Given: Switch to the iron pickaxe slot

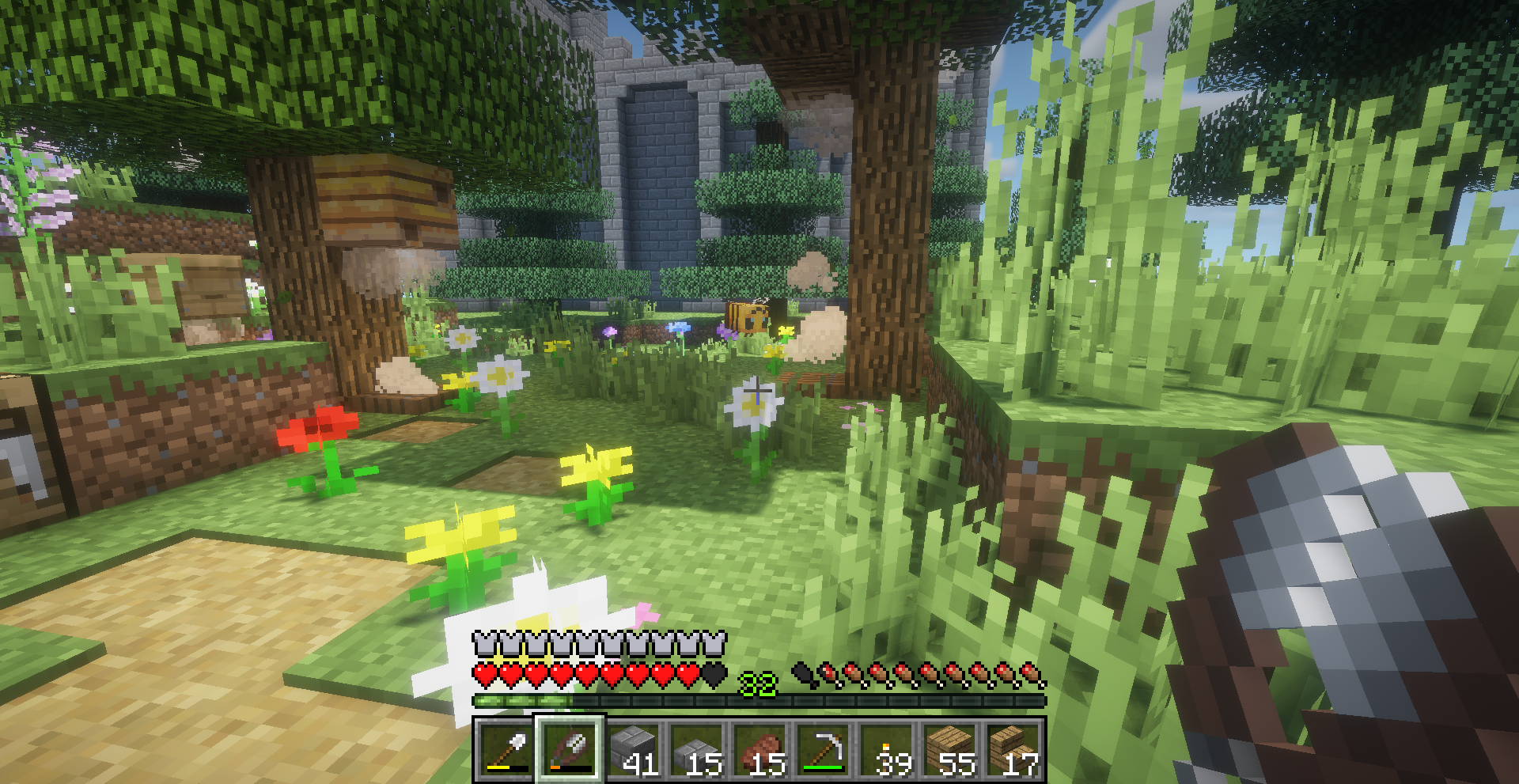Looking at the screenshot, I should point(823,749).
